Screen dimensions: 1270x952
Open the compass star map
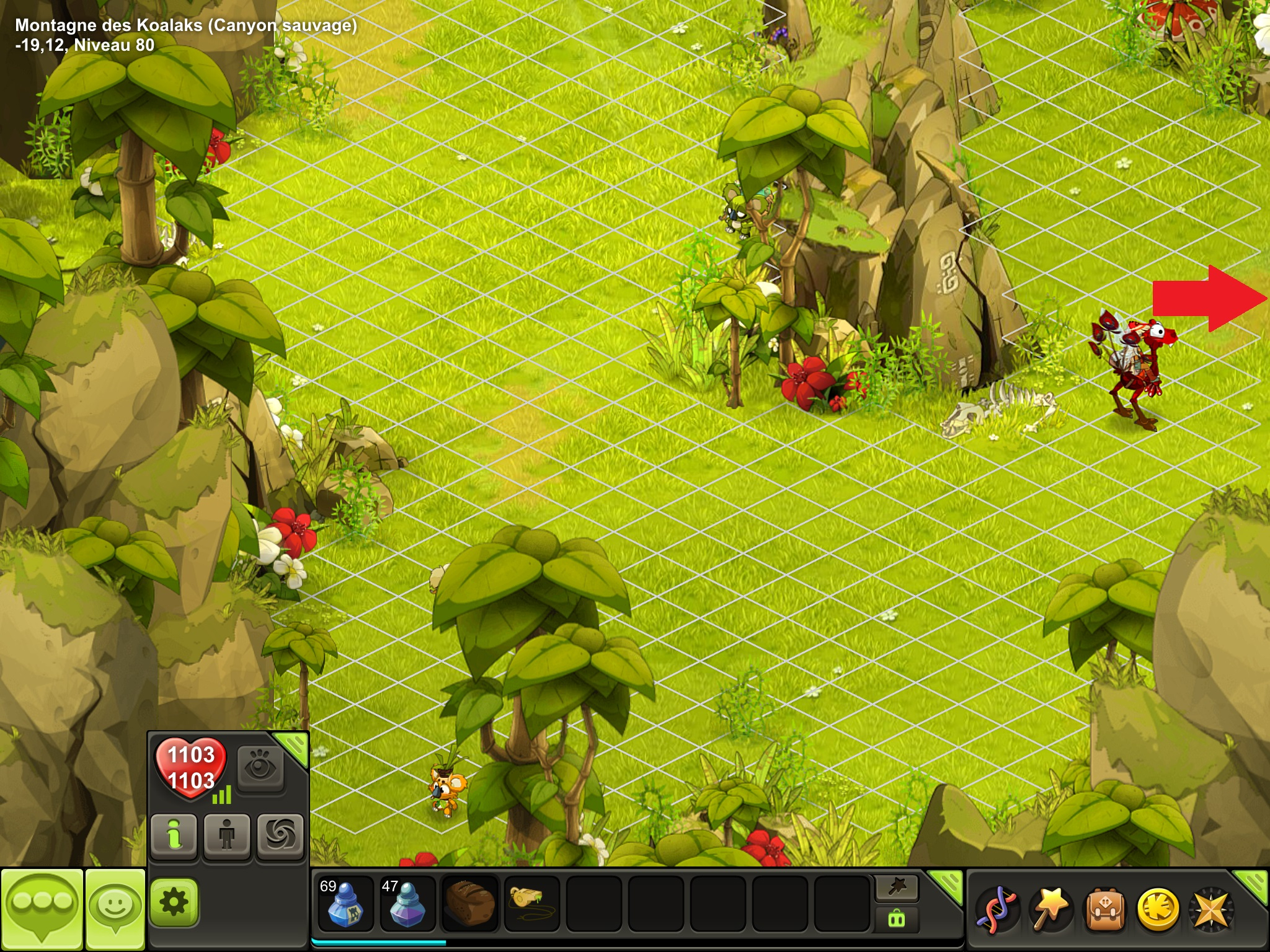1211,909
